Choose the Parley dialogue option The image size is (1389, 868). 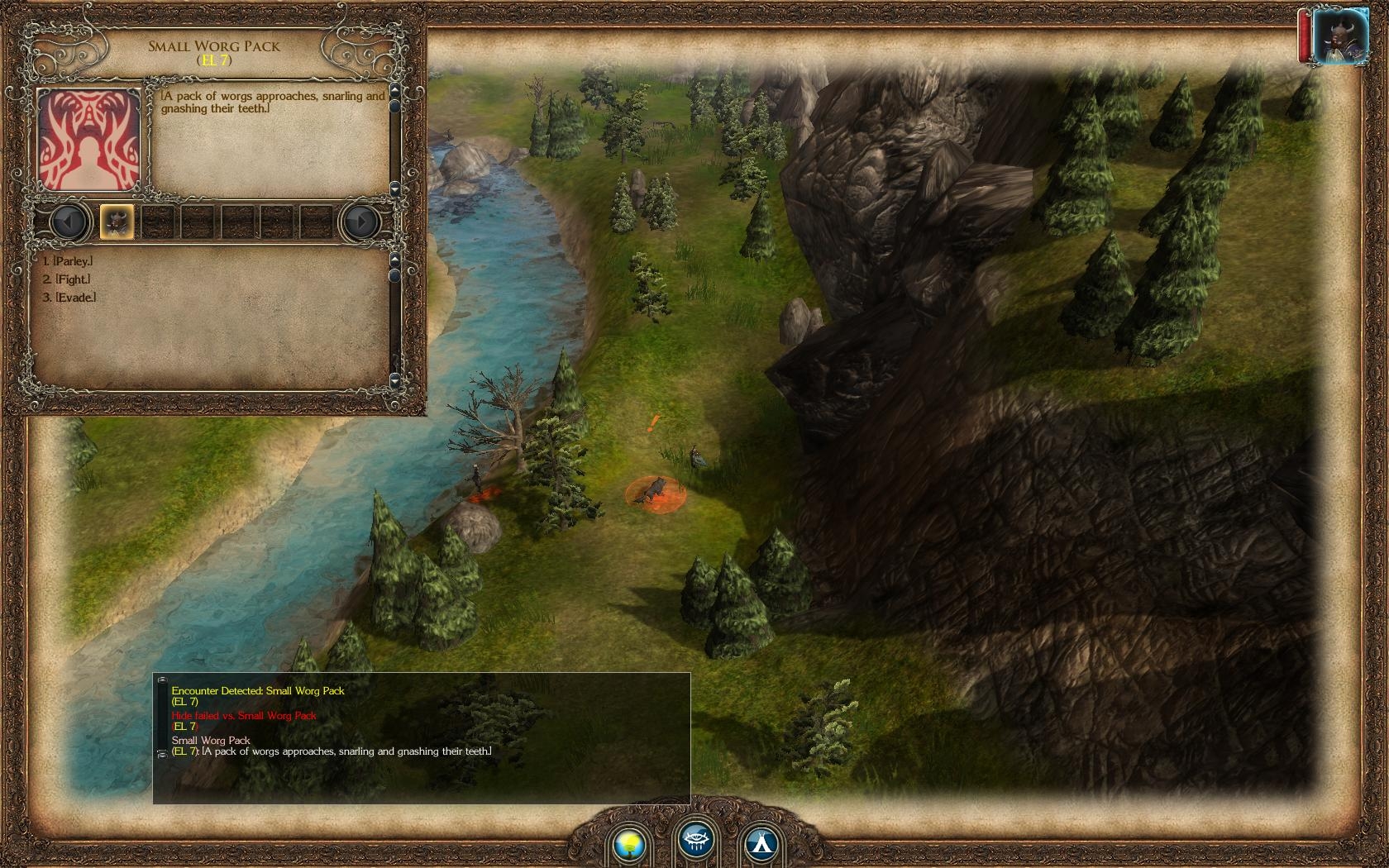(73, 261)
